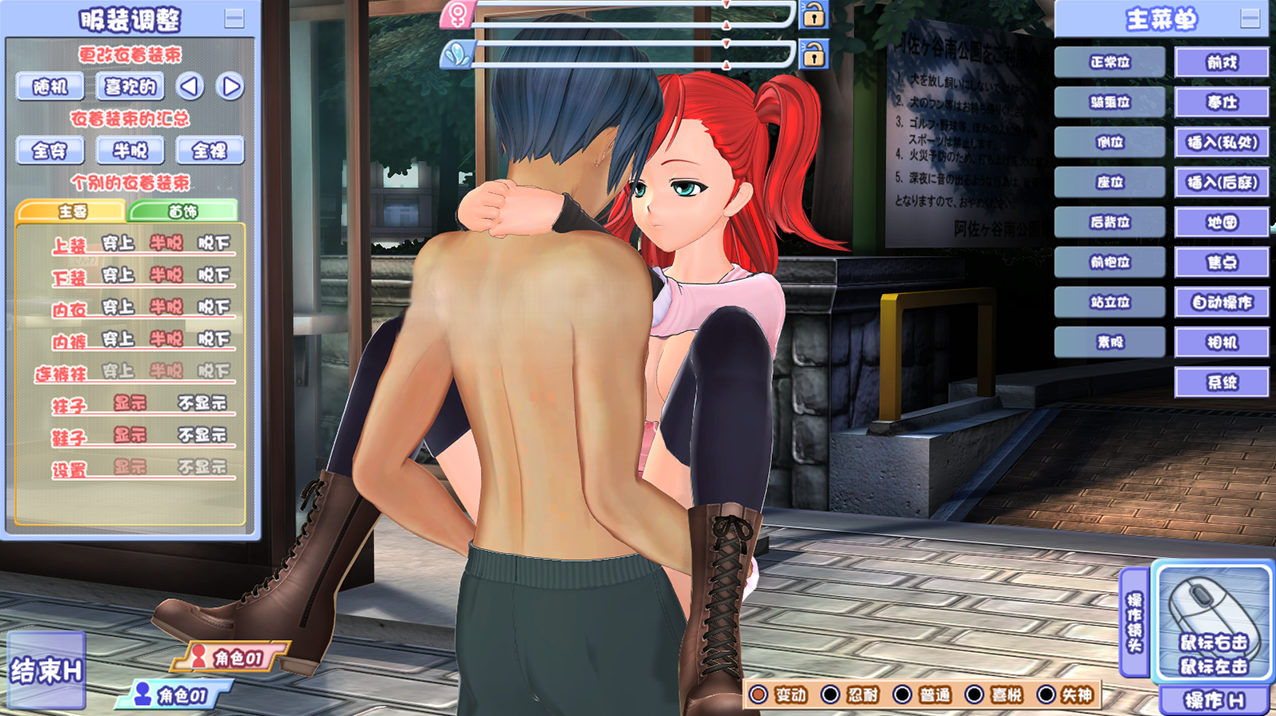Minimize the 服装调整 panel
Viewport: 1276px width, 716px height.
pos(234,18)
